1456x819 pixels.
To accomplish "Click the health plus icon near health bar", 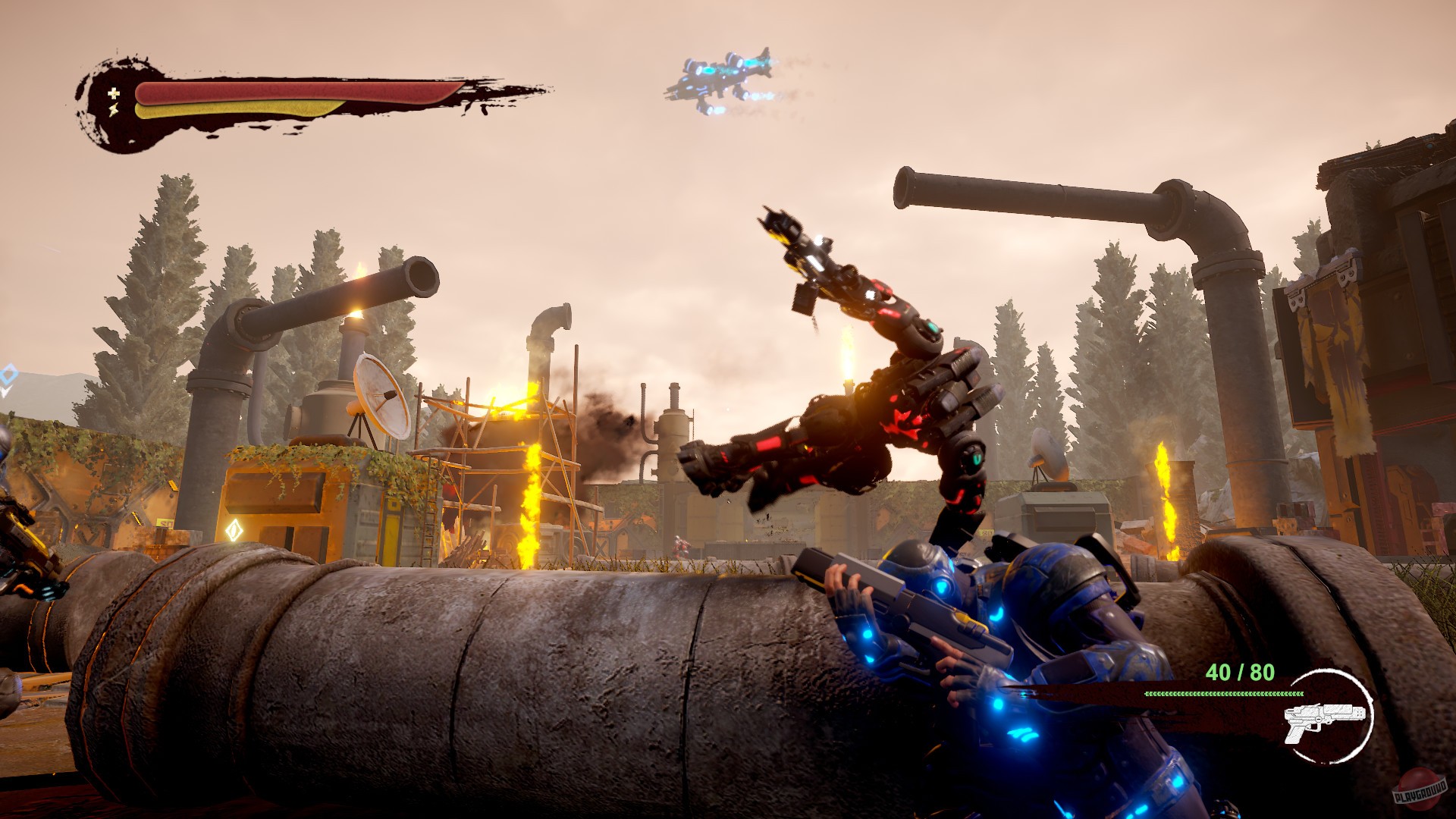I will coord(112,95).
